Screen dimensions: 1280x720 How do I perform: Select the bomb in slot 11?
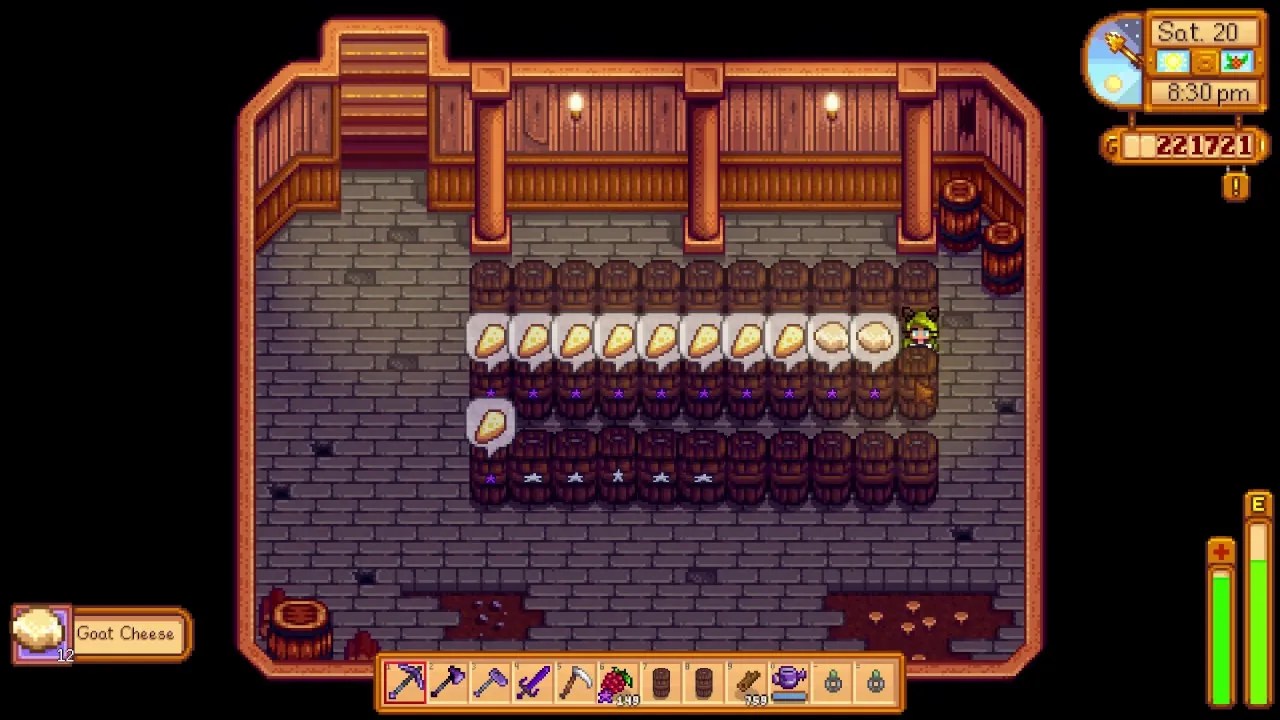pyautogui.click(x=835, y=683)
